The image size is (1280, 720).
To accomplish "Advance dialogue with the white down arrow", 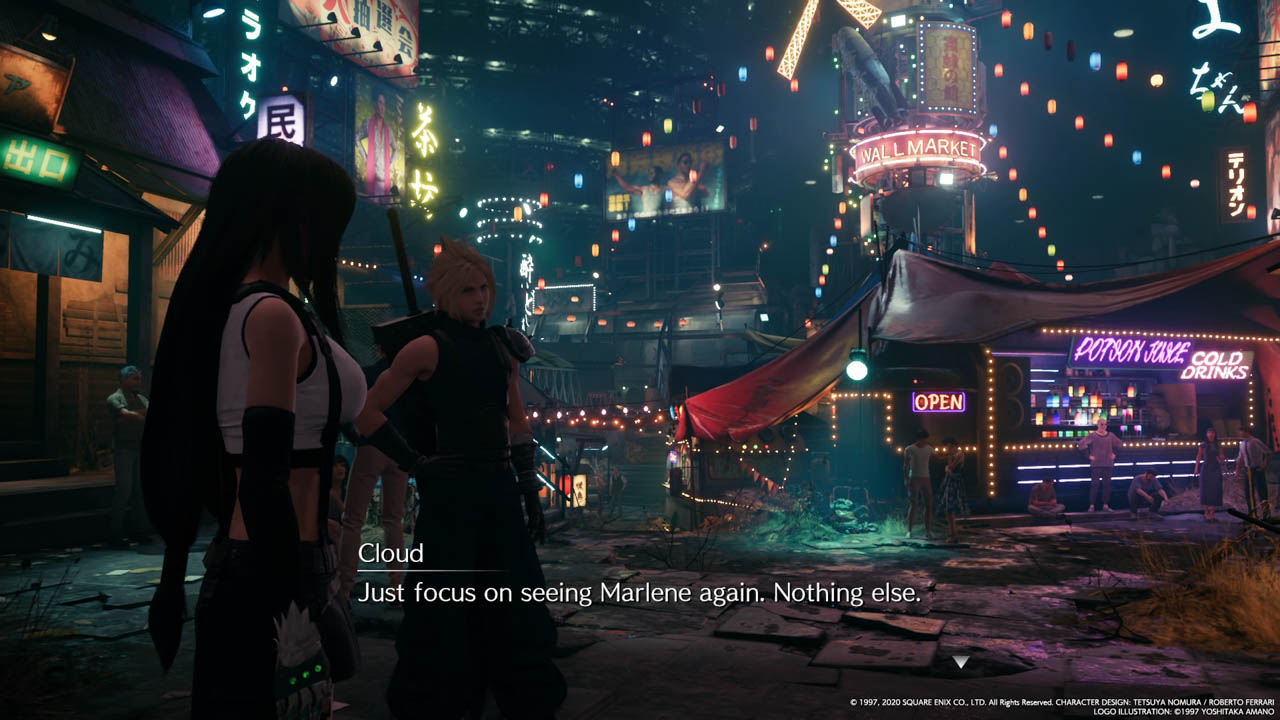I will [x=960, y=661].
